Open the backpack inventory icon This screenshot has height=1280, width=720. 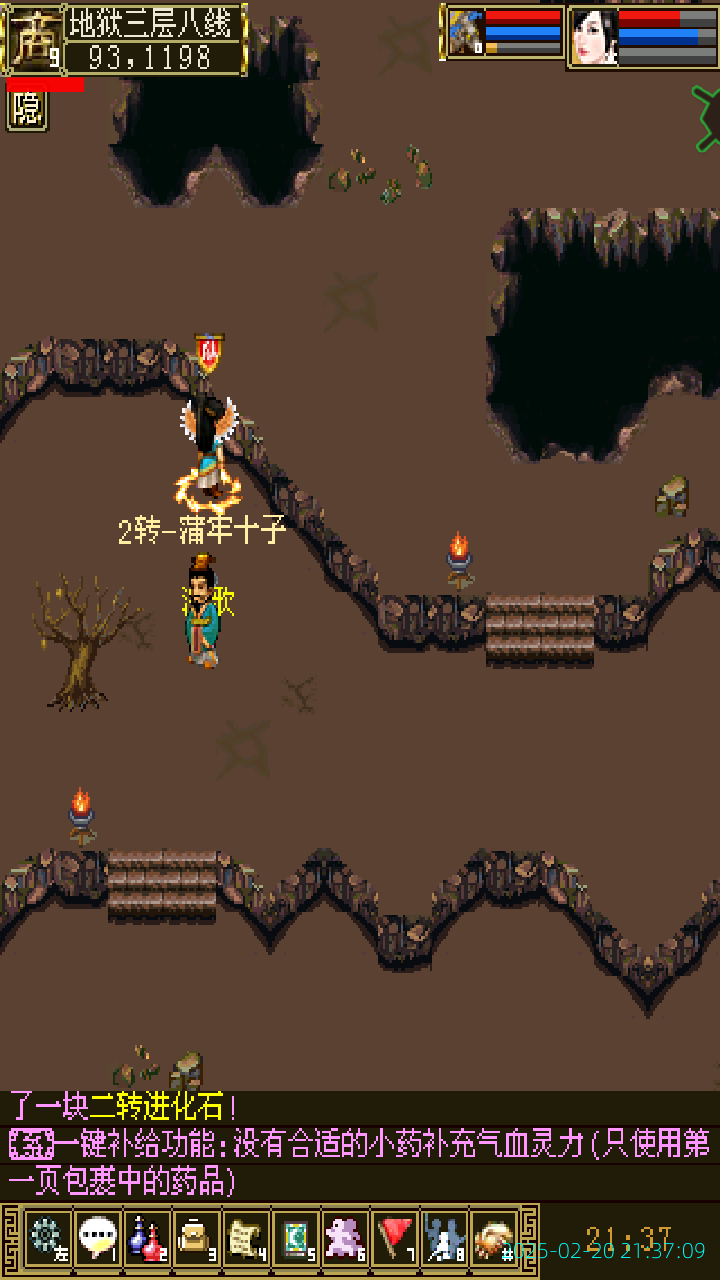coord(196,1238)
